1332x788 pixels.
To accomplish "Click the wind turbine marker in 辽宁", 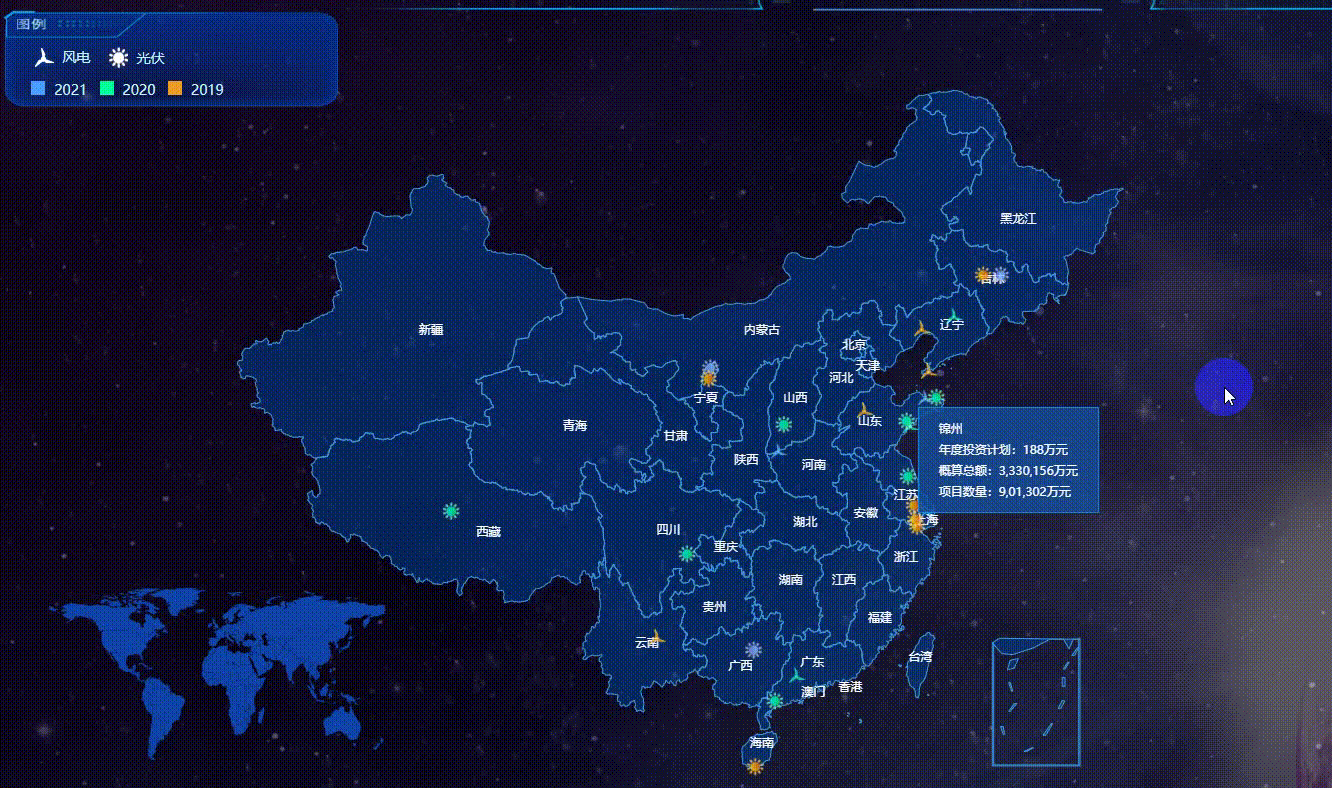I will coord(920,330).
